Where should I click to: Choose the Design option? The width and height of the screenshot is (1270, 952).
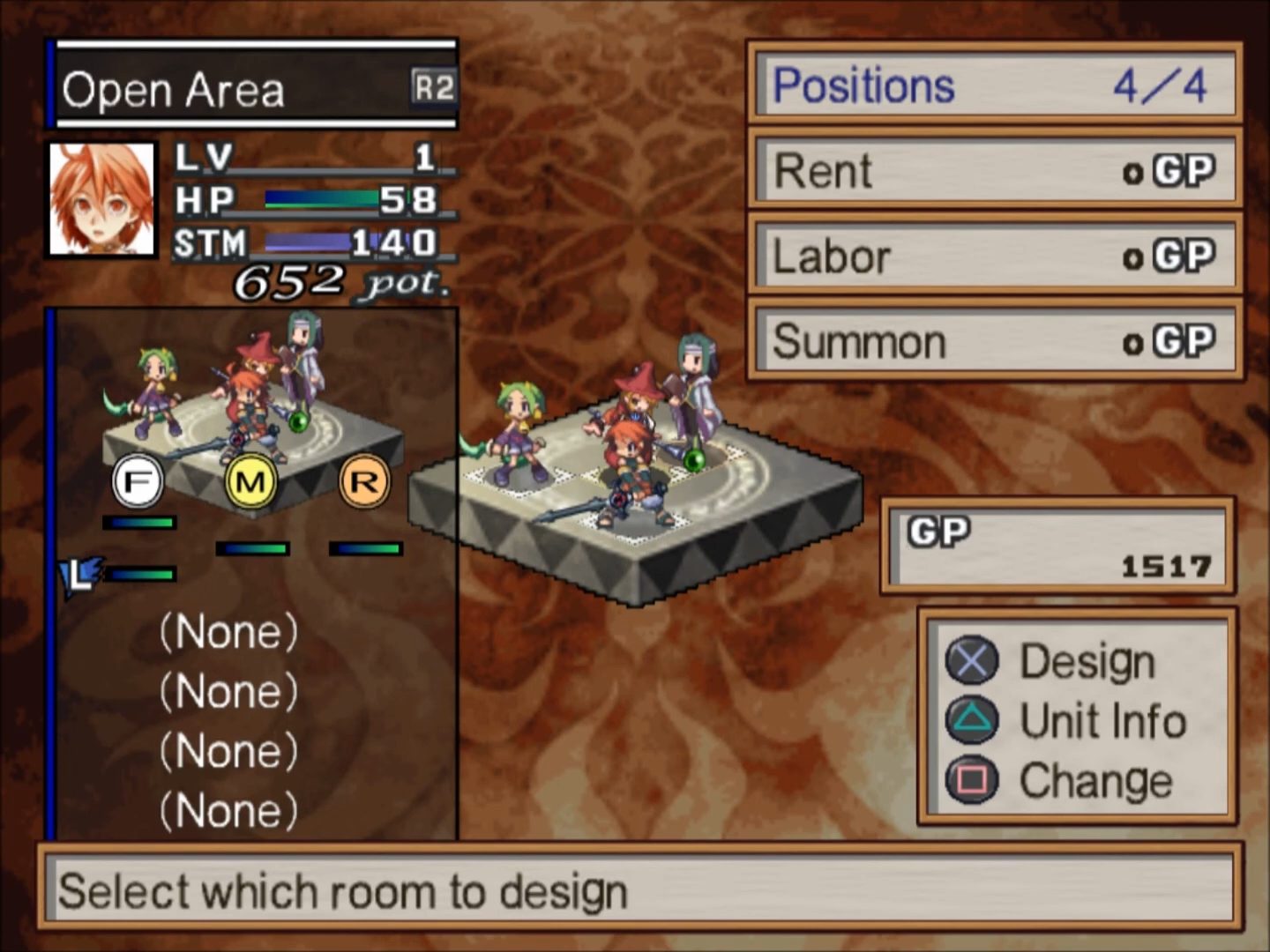click(x=1086, y=661)
